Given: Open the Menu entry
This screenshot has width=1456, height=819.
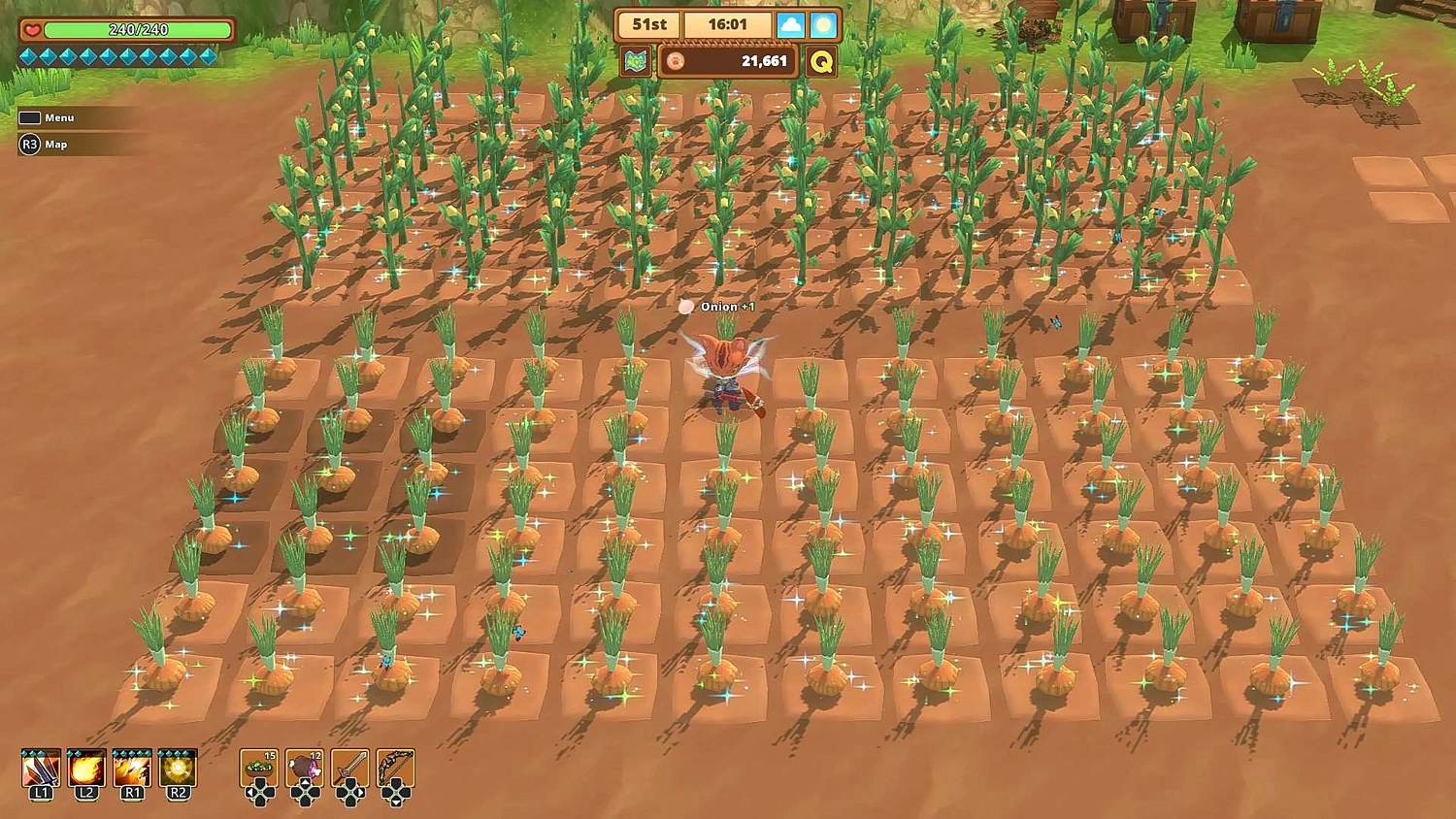Looking at the screenshot, I should click(x=58, y=117).
